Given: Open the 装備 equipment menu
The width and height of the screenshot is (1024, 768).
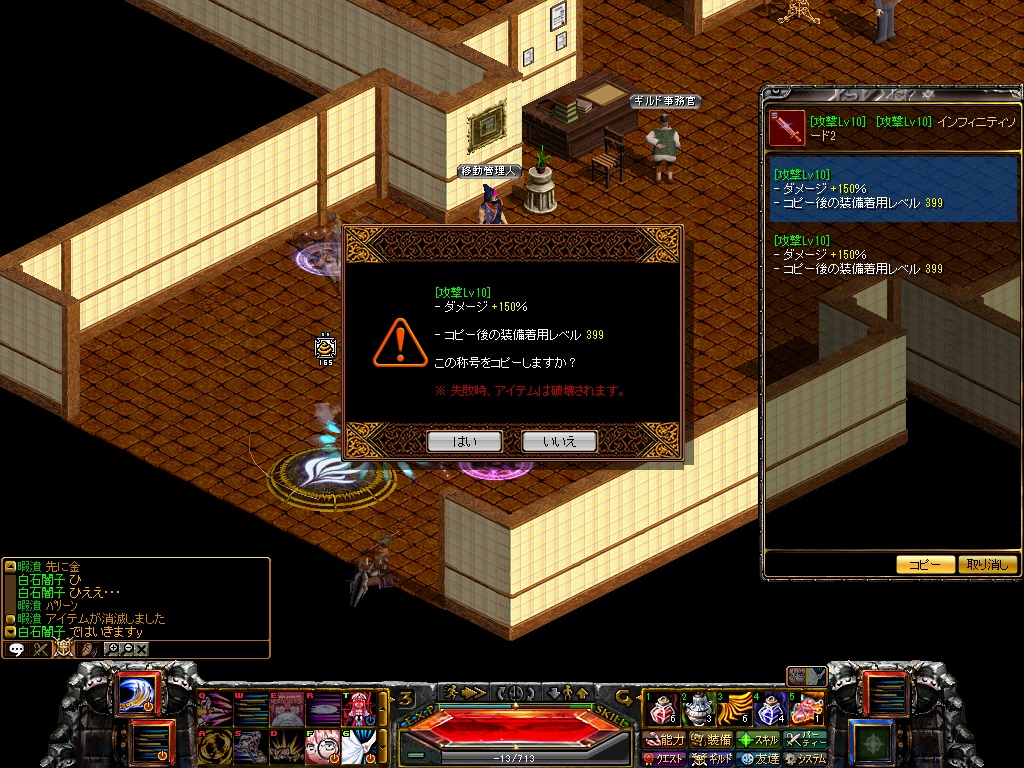Looking at the screenshot, I should (x=712, y=740).
